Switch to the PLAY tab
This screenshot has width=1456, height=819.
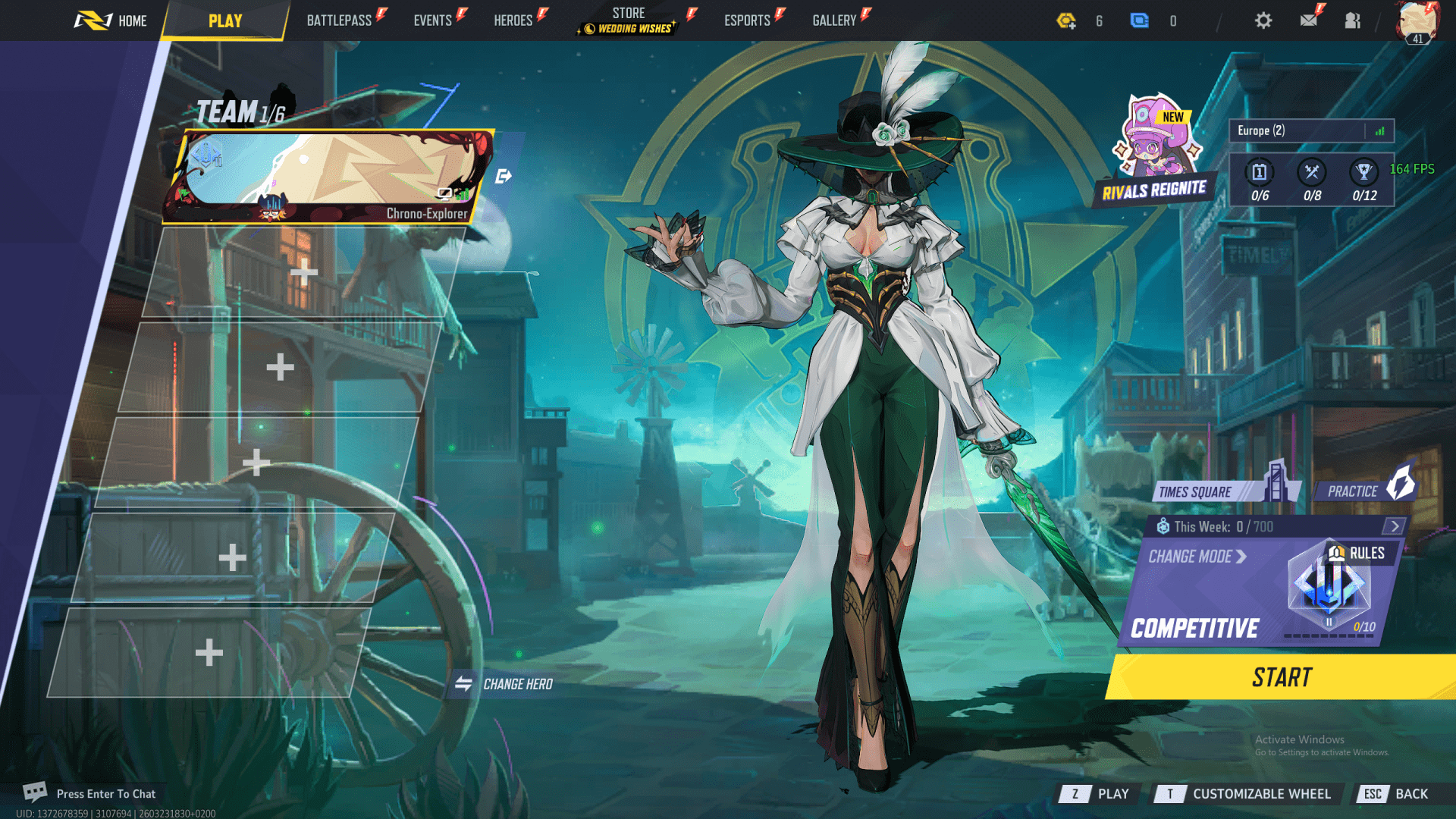[224, 20]
